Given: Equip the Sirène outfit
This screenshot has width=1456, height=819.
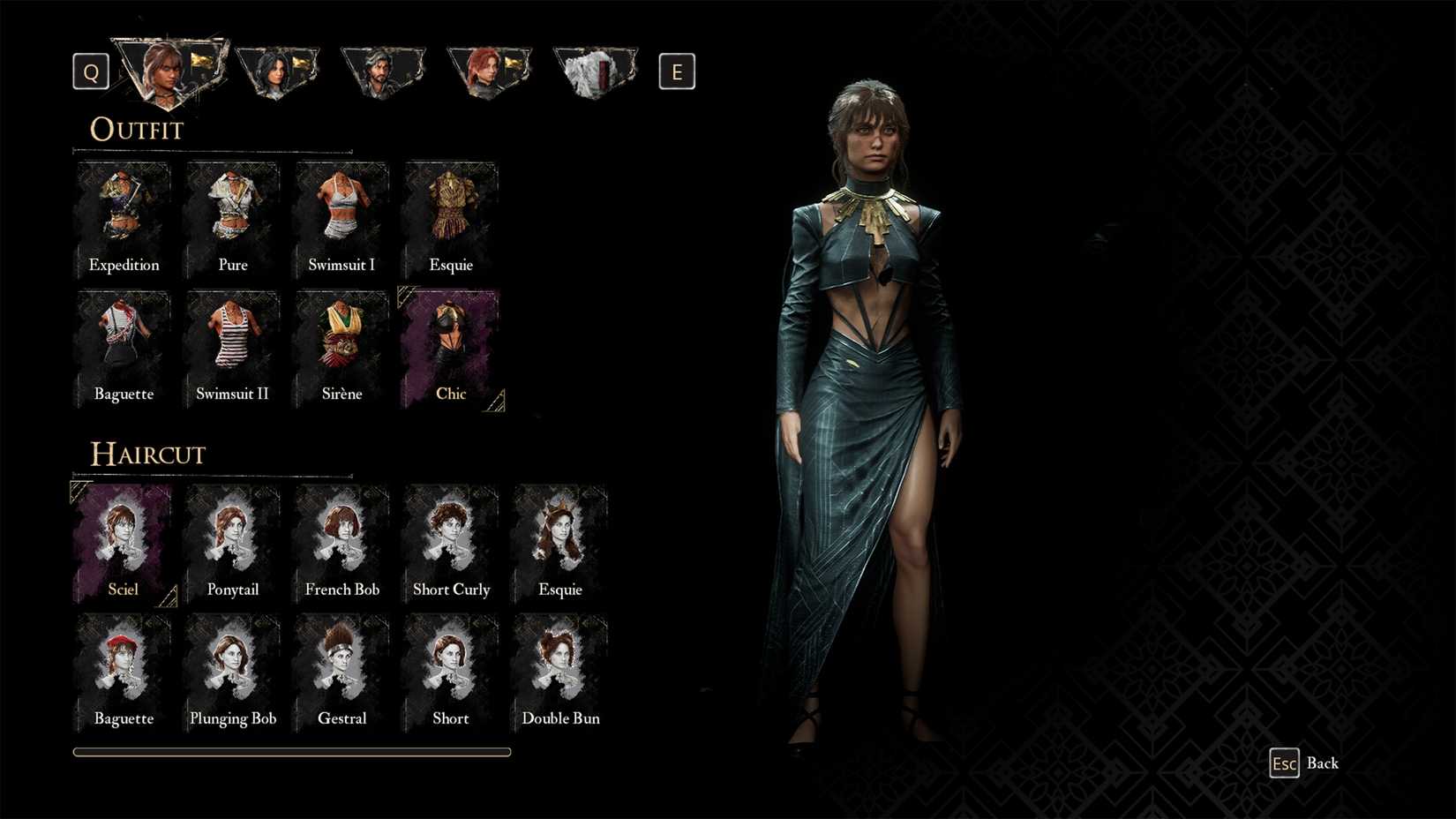Looking at the screenshot, I should [341, 349].
